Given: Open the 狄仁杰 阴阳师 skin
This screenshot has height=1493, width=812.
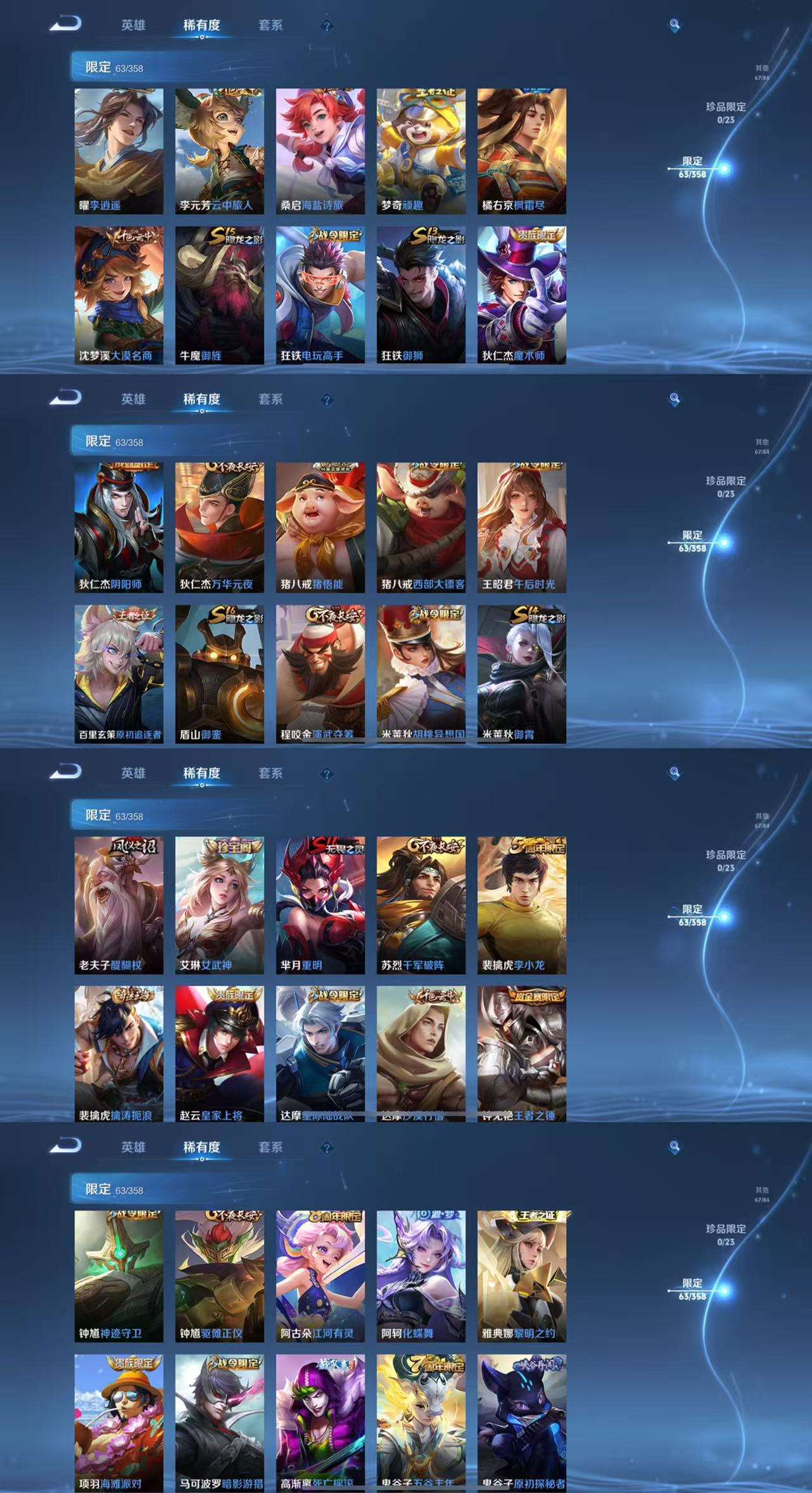Looking at the screenshot, I should tap(118, 527).
